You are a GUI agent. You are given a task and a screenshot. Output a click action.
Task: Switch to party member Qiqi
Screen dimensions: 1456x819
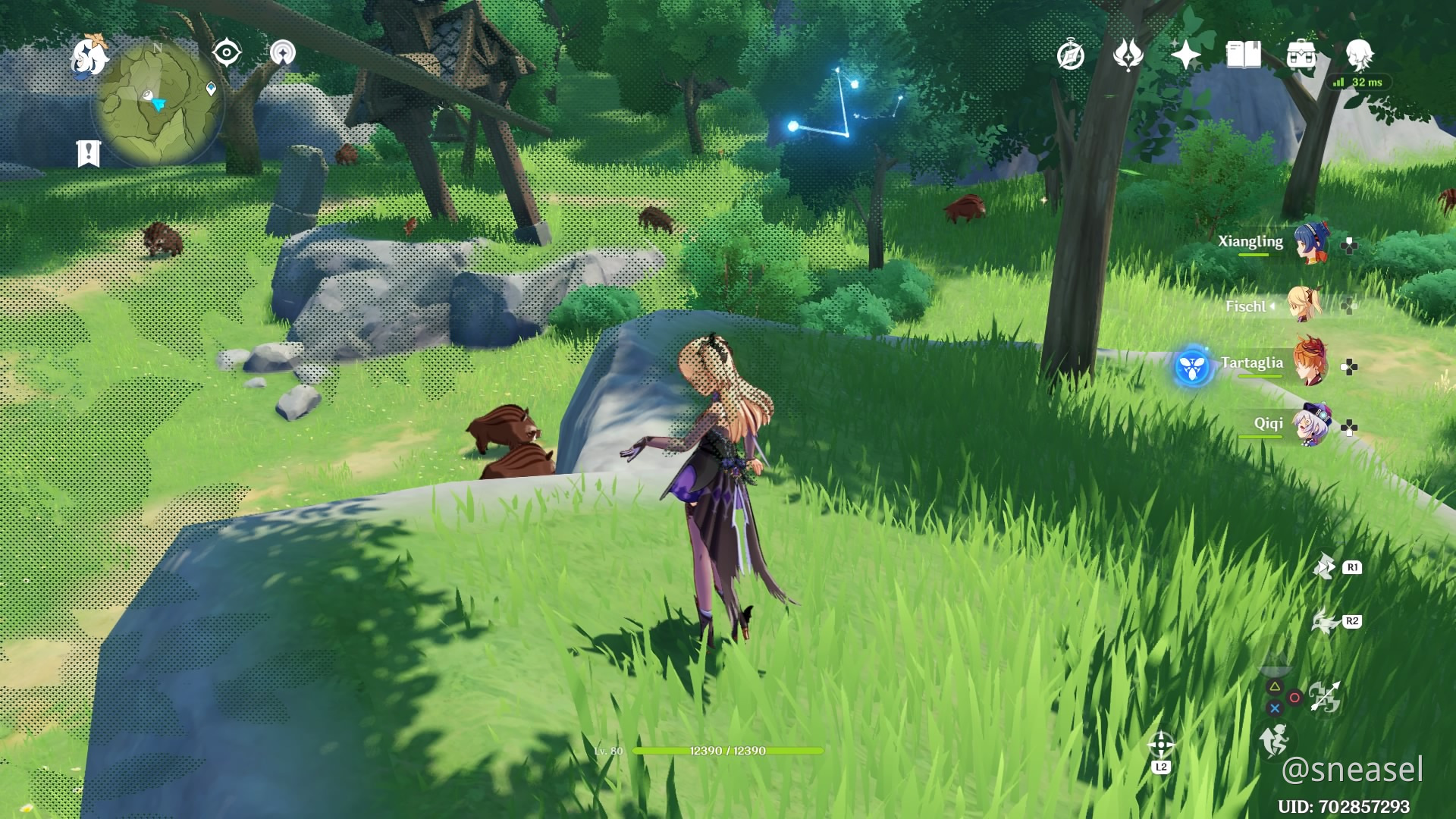click(1311, 425)
